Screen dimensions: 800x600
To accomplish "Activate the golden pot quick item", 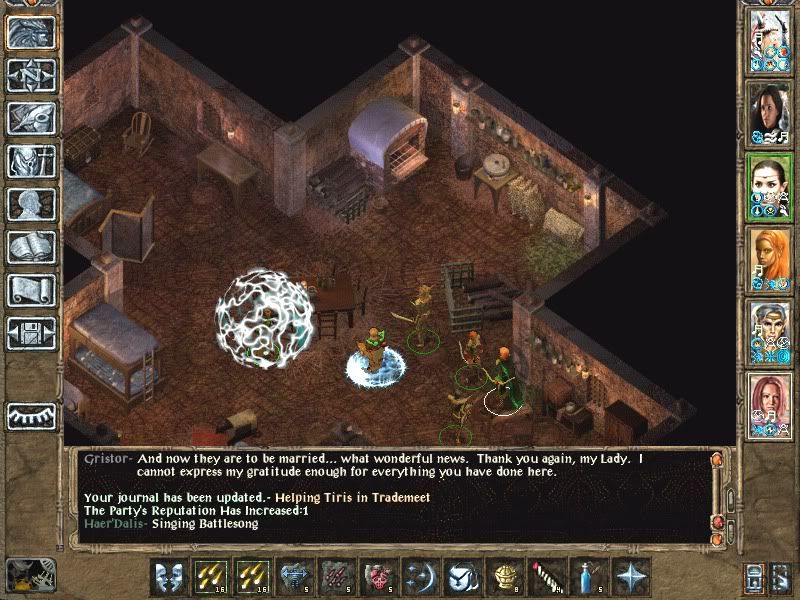I will coord(505,577).
